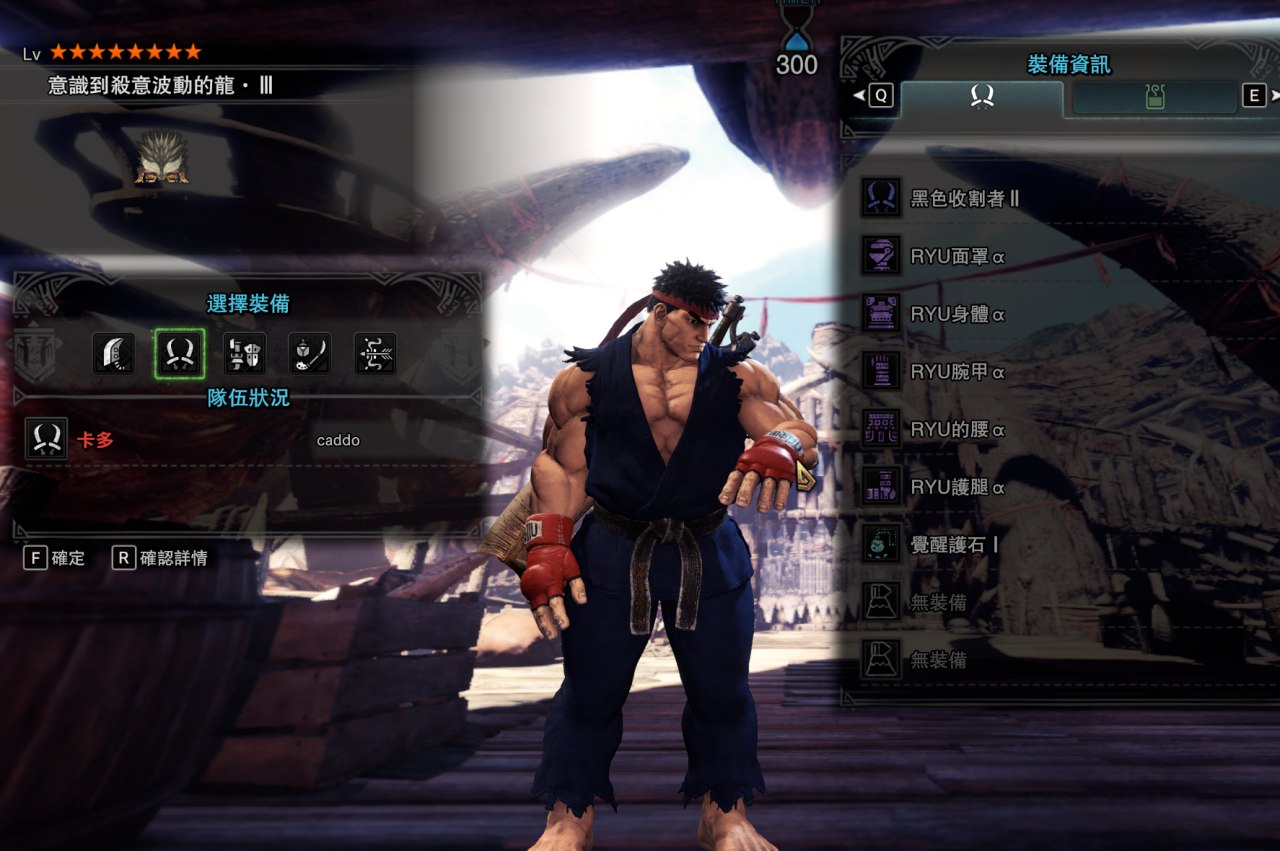Click the 確定 confirm button
The width and height of the screenshot is (1280, 851).
click(x=56, y=558)
